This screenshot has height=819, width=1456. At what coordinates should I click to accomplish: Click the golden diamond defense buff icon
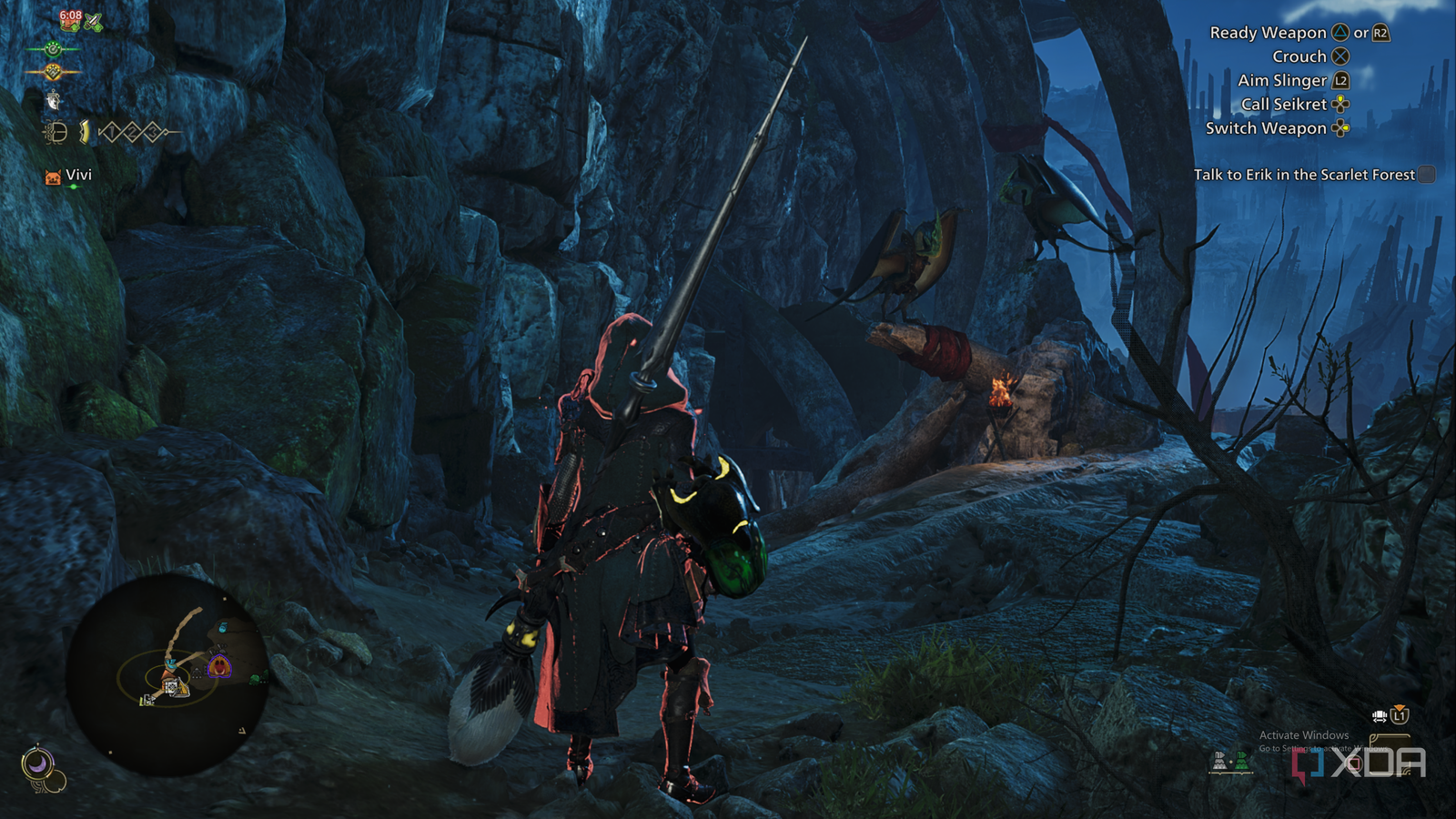(x=55, y=72)
